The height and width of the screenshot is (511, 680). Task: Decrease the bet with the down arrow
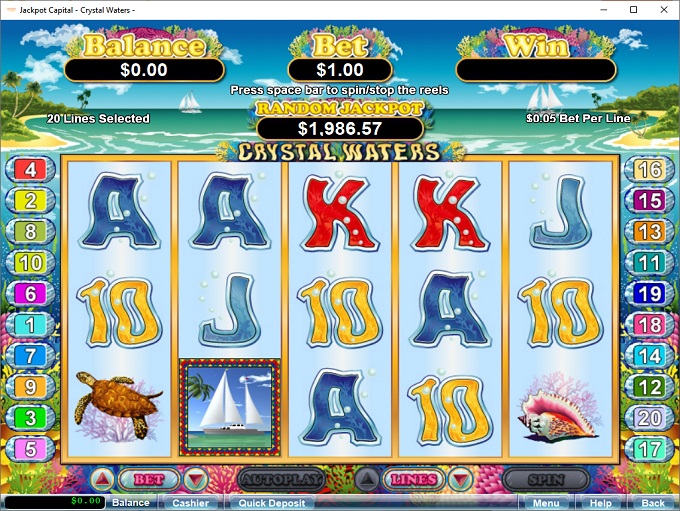[x=196, y=480]
